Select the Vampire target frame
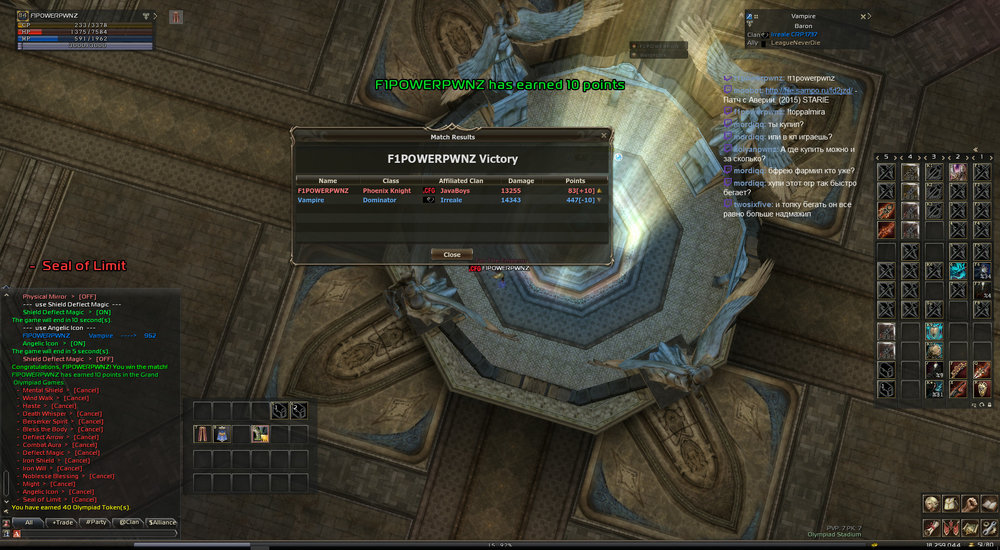The height and width of the screenshot is (550, 1000). 805,30
